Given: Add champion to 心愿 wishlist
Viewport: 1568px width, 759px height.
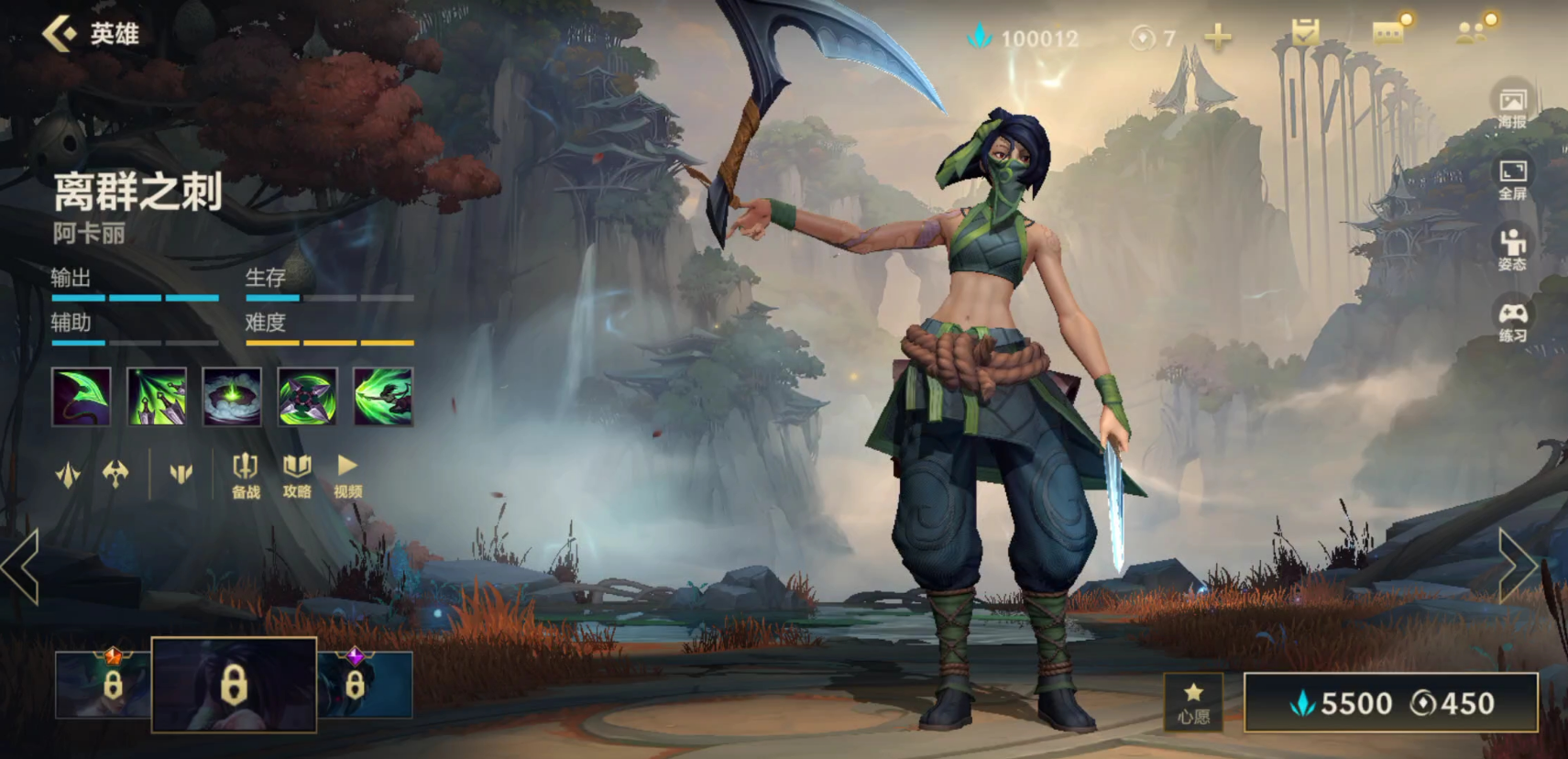Looking at the screenshot, I should point(1193,703).
